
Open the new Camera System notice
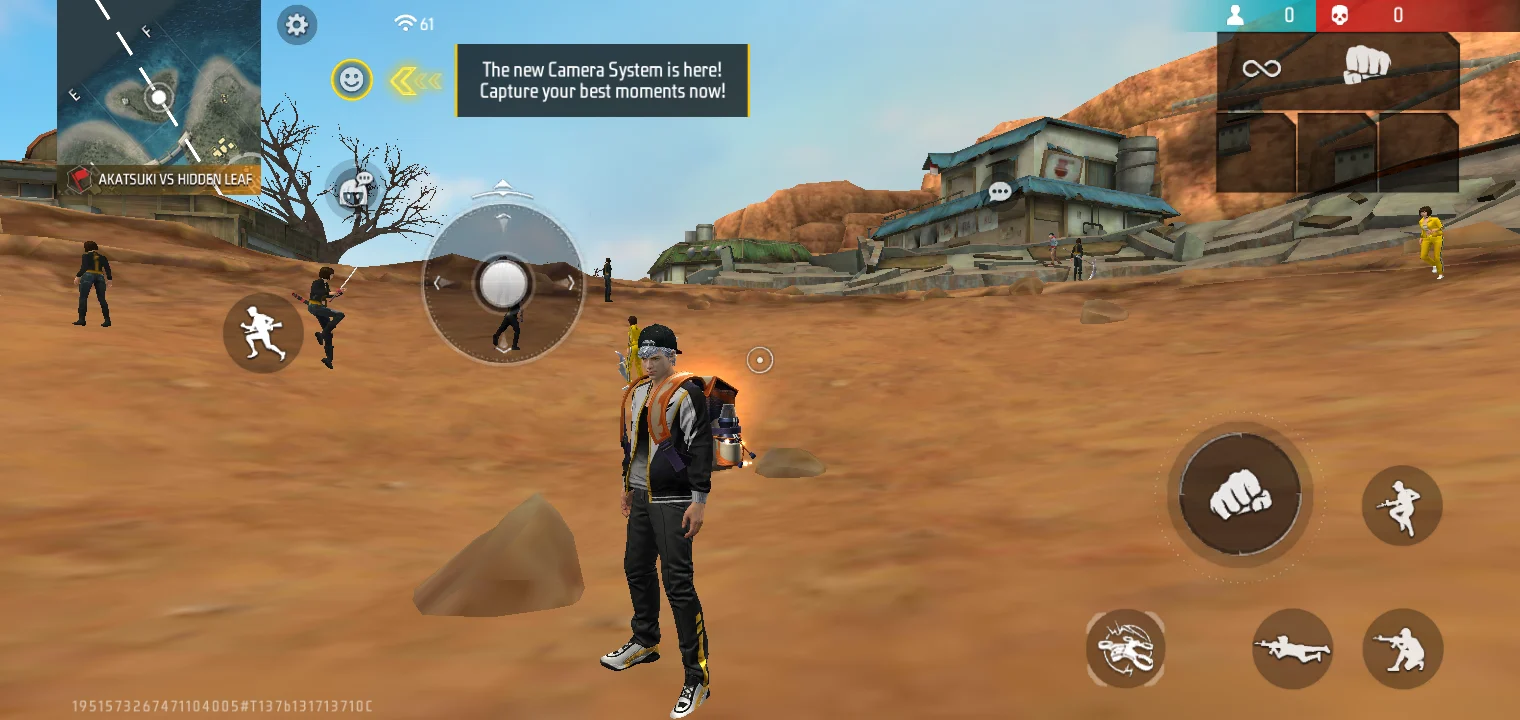coord(602,80)
